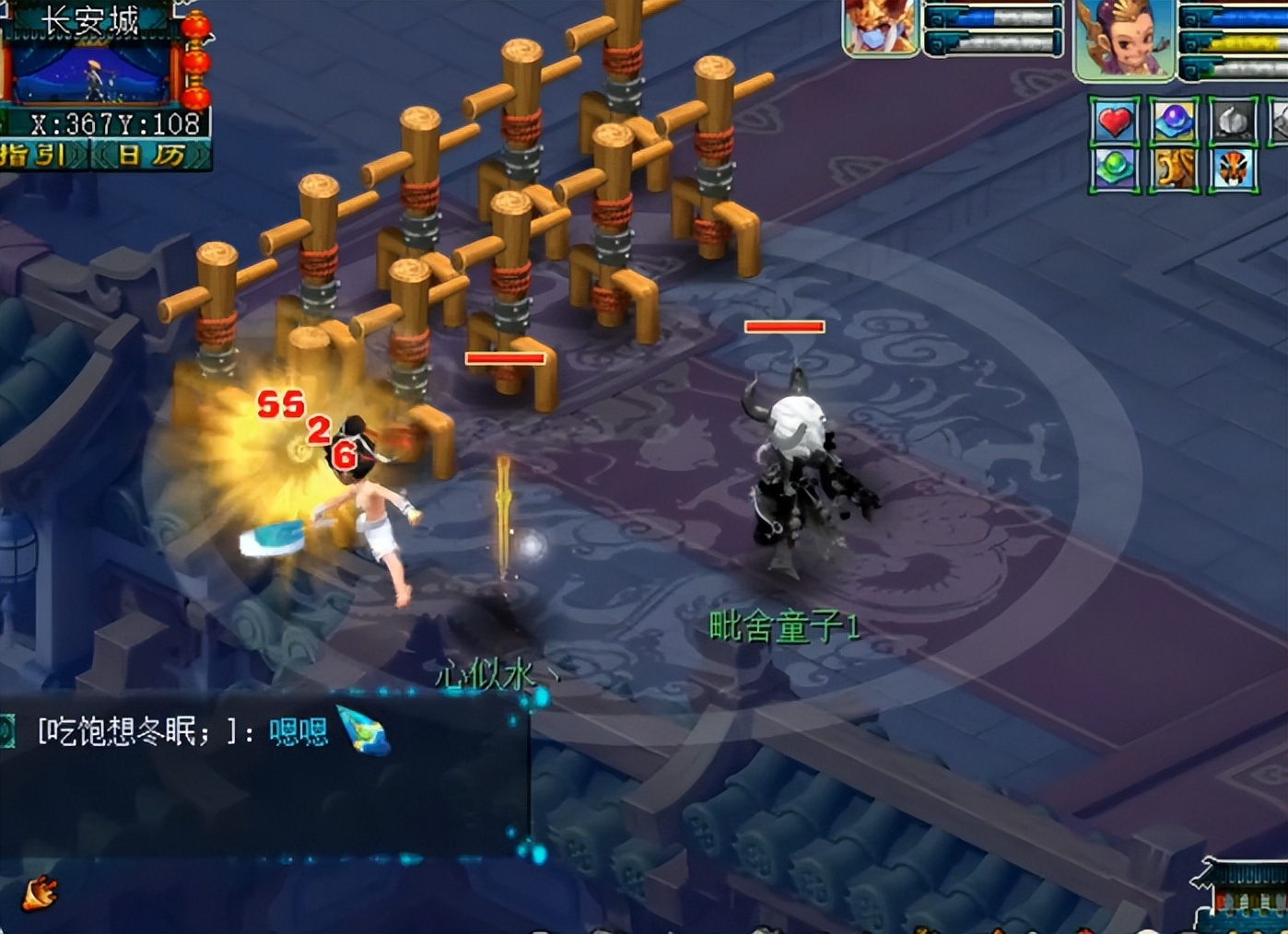Select the purple-haired character portrait
The height and width of the screenshot is (934, 1288).
click(1124, 40)
